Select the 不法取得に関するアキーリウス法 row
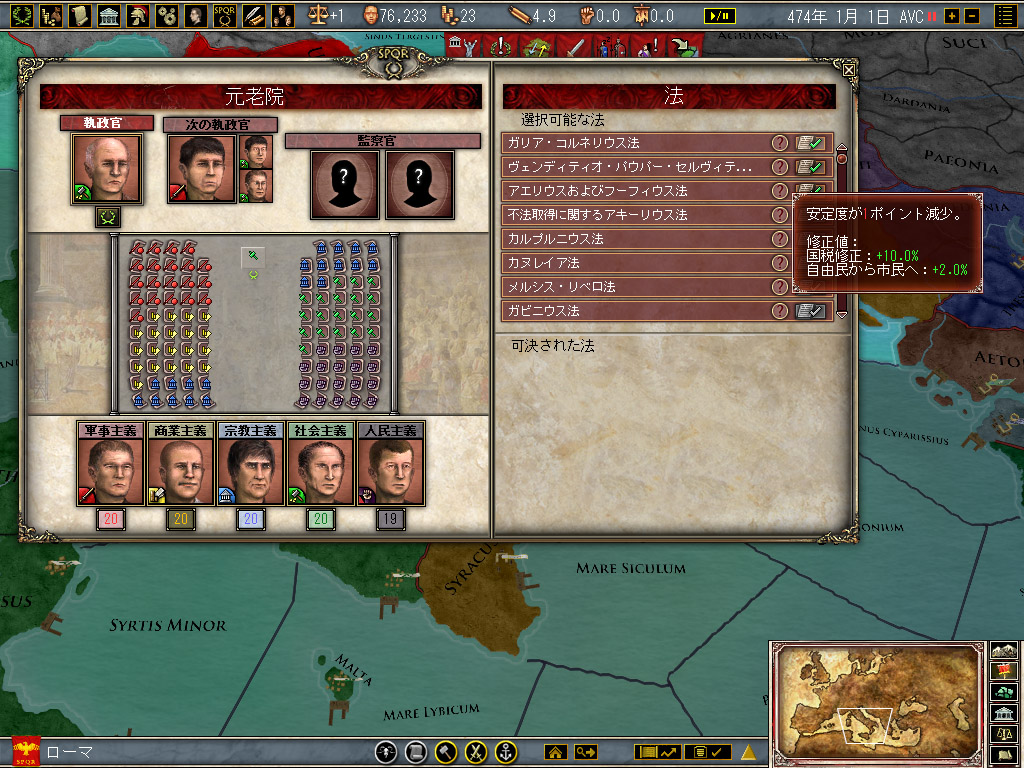The image size is (1024, 768). 635,215
